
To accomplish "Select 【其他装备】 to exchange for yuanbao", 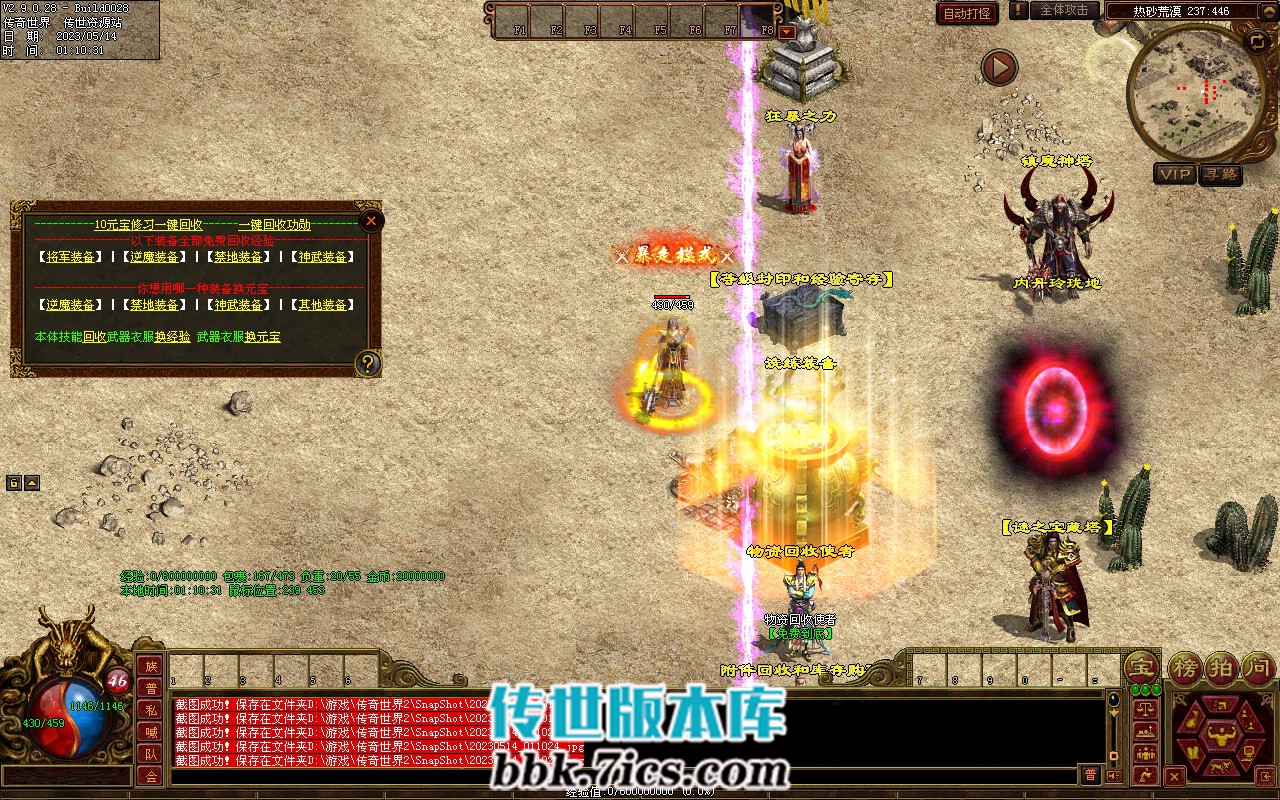I will pos(322,305).
